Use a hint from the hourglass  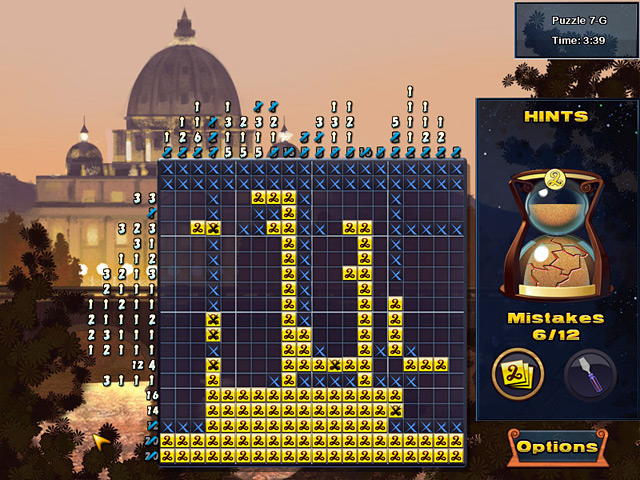pyautogui.click(x=553, y=236)
